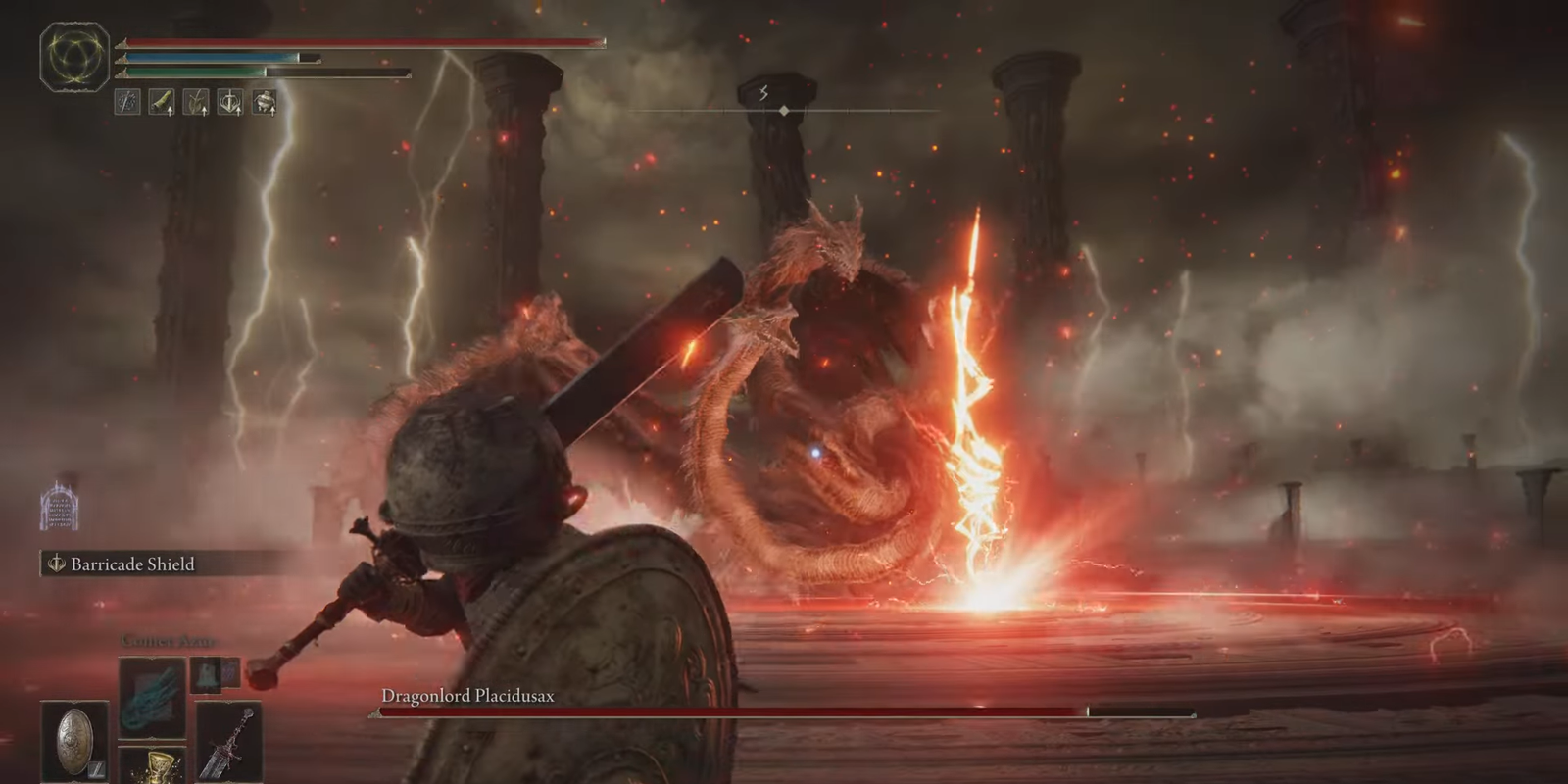
Task: Click the blue FP bar
Action: [x=211, y=58]
